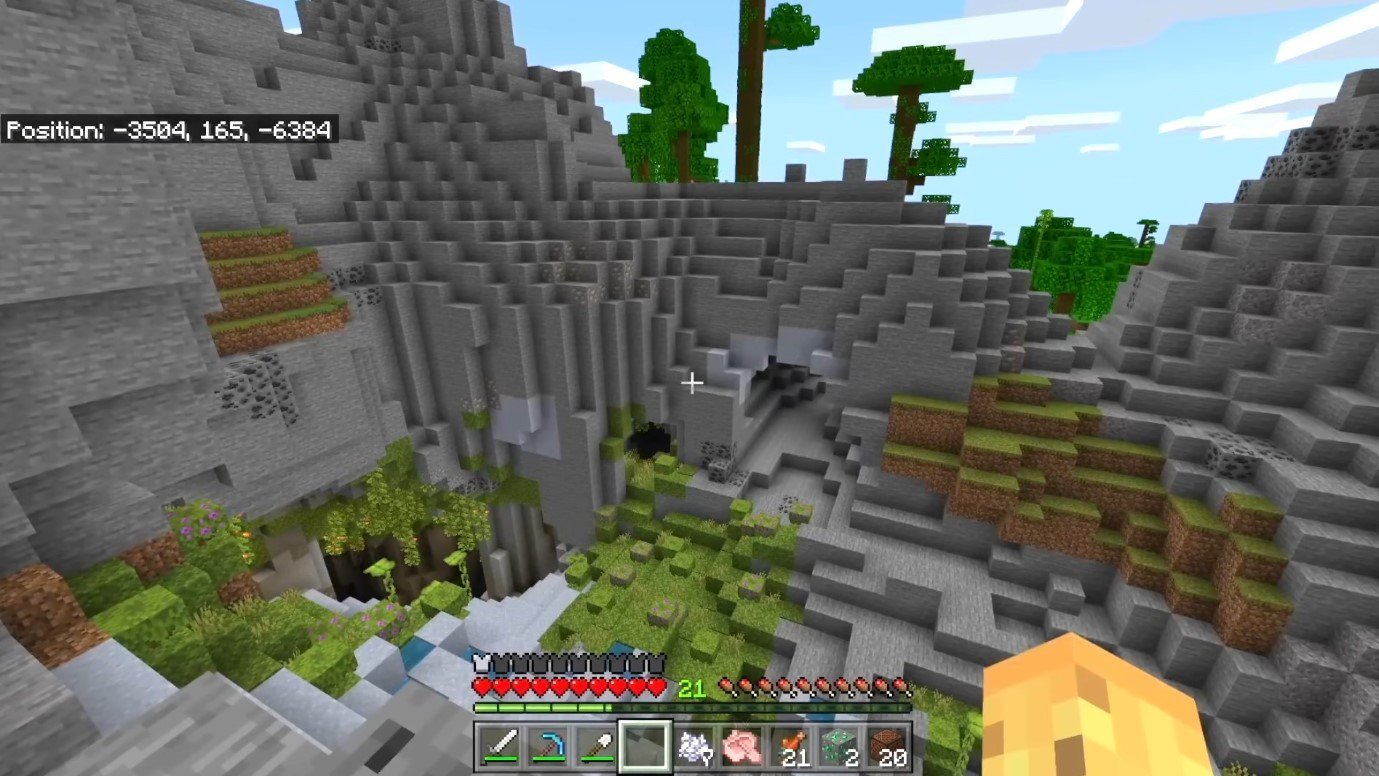Select the diamond pickaxe hotbar slot
Viewport: 1379px width, 776px height.
(x=546, y=747)
